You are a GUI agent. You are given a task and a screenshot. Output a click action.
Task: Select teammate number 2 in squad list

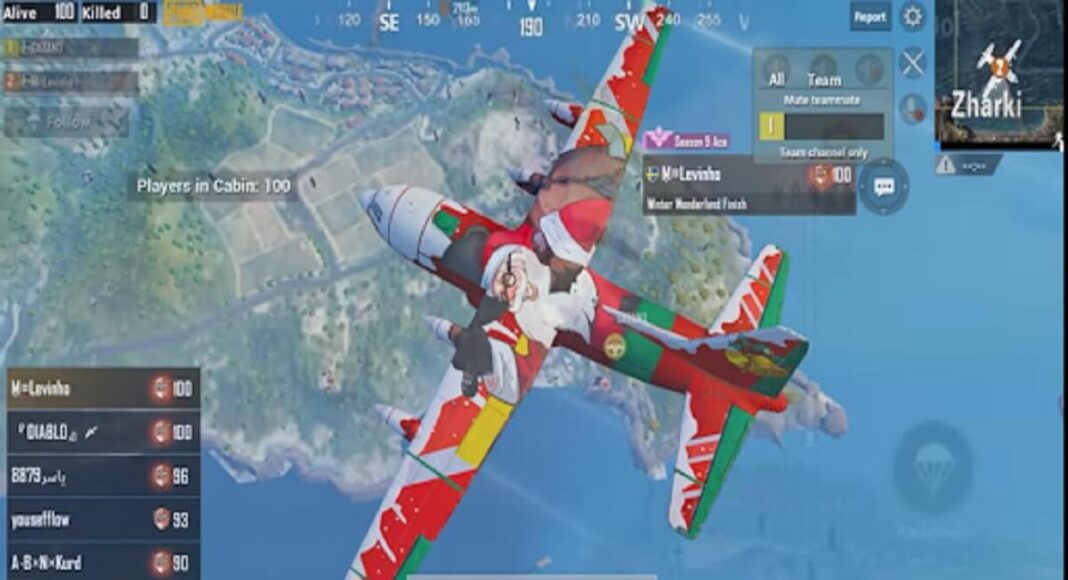70,82
